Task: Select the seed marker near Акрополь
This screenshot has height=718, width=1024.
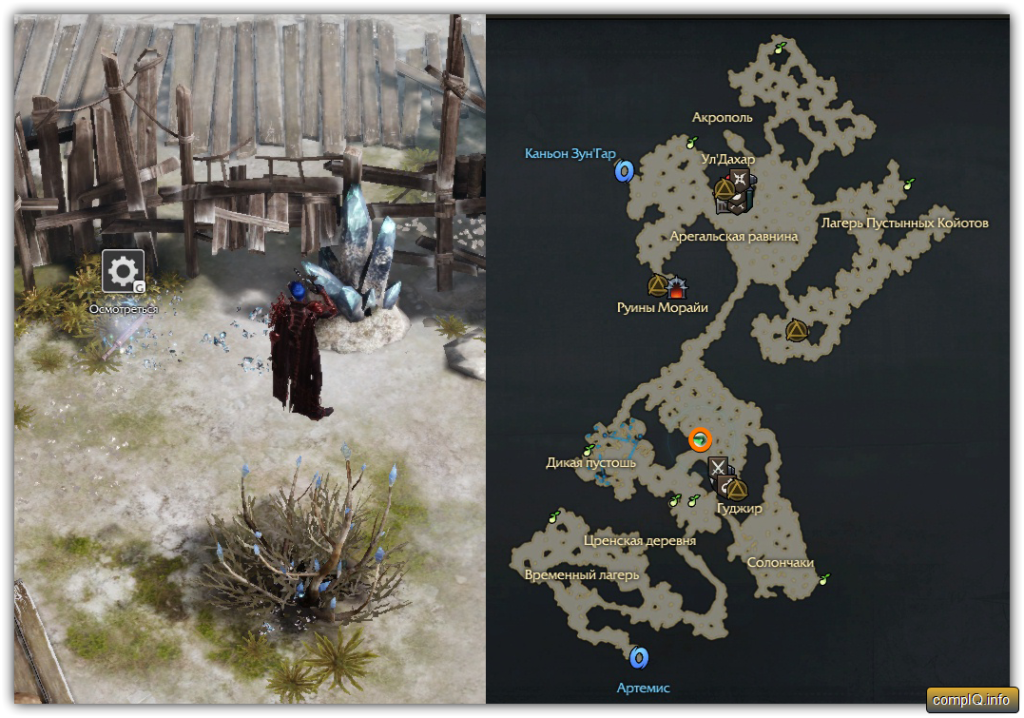Action: (690, 144)
